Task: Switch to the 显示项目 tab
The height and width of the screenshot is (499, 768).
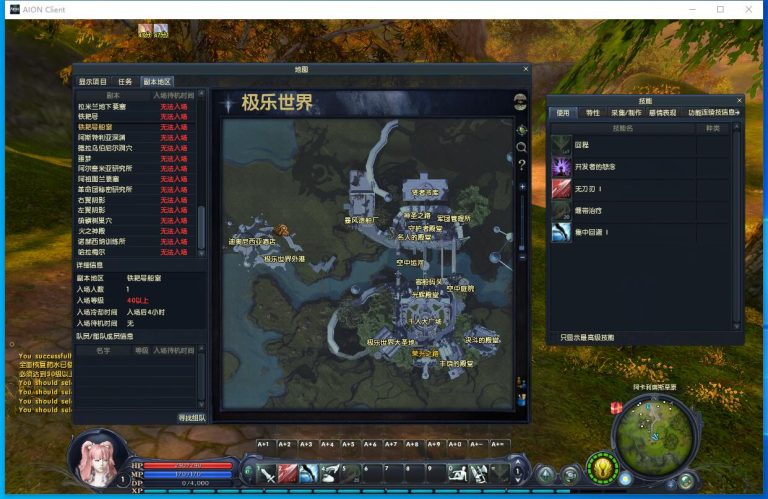Action: pyautogui.click(x=93, y=82)
